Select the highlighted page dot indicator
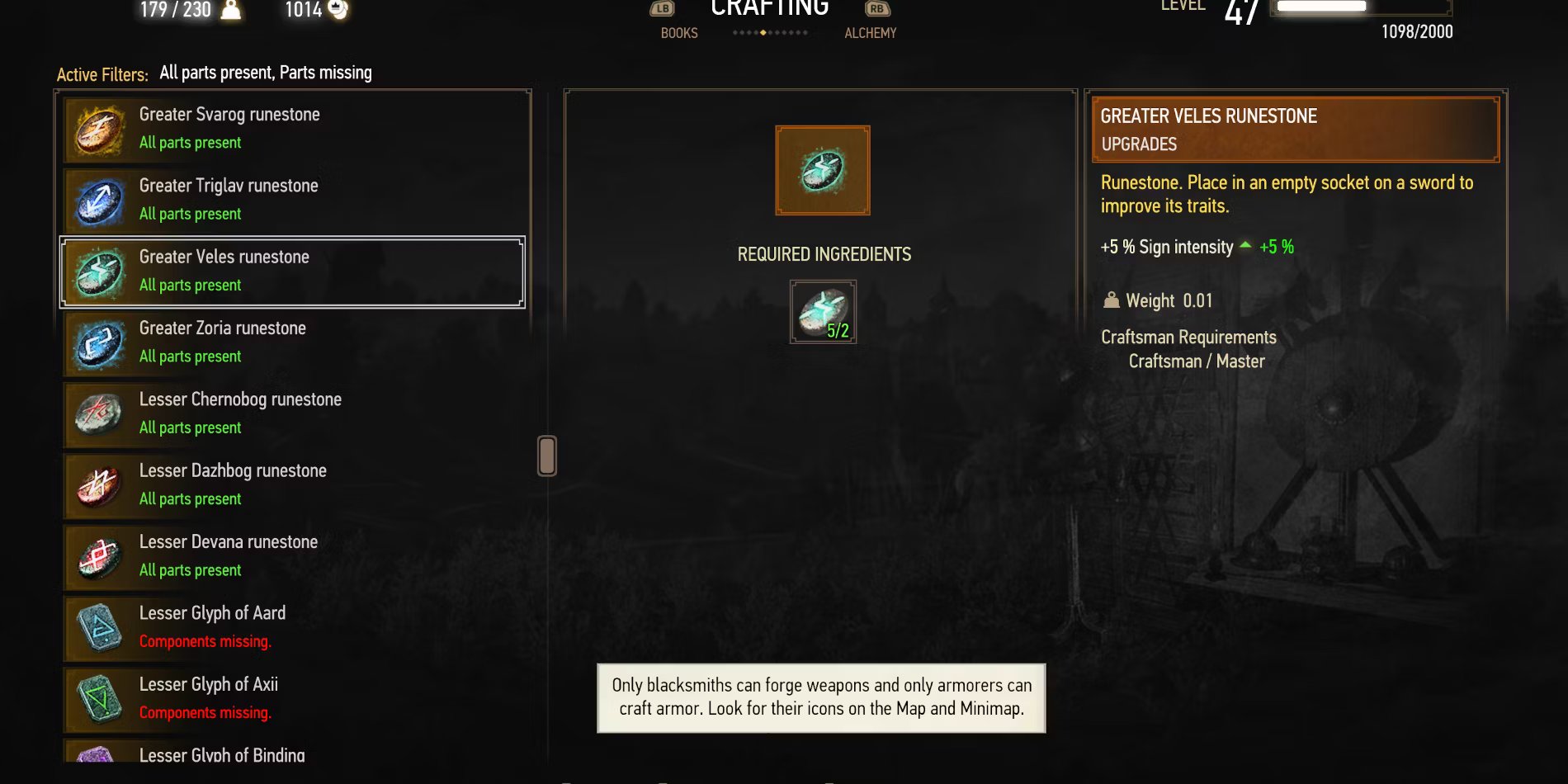The width and height of the screenshot is (1568, 784). pos(763,33)
